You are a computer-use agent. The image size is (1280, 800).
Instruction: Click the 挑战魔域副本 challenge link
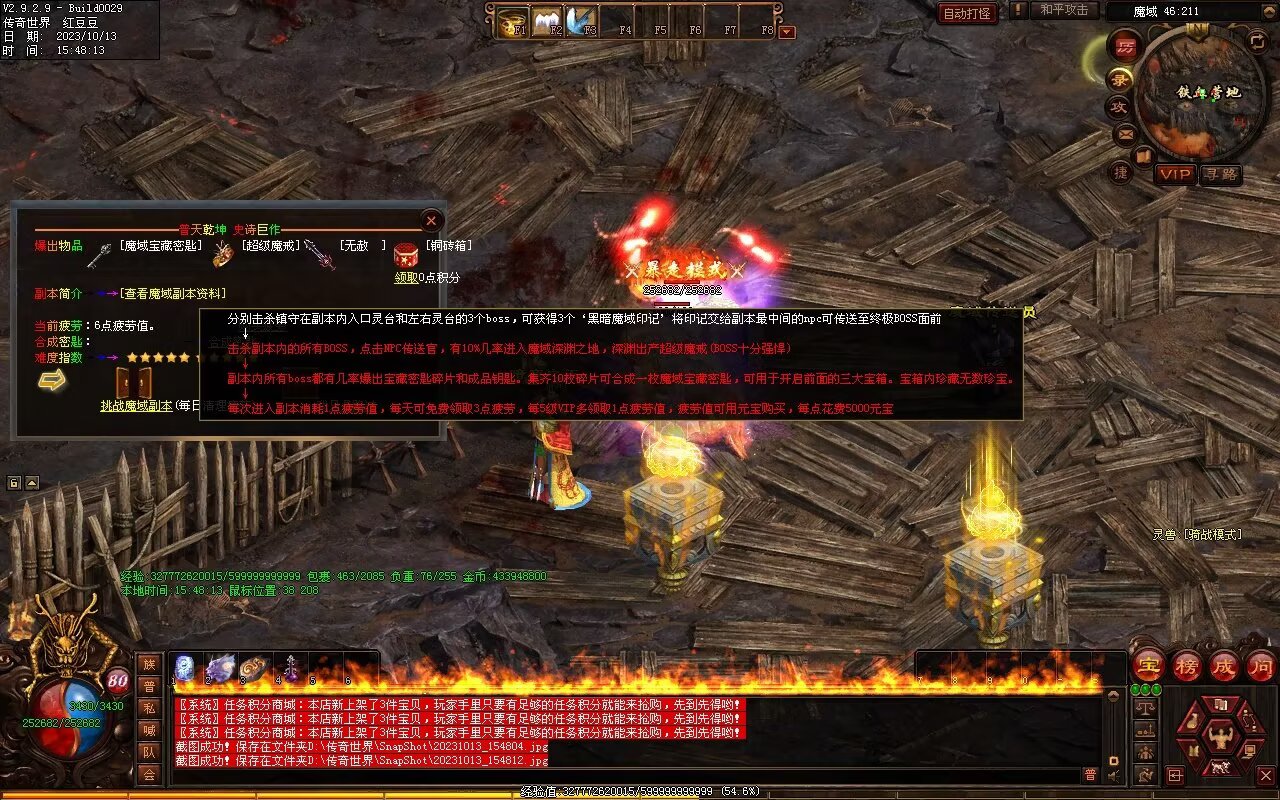[x=136, y=405]
